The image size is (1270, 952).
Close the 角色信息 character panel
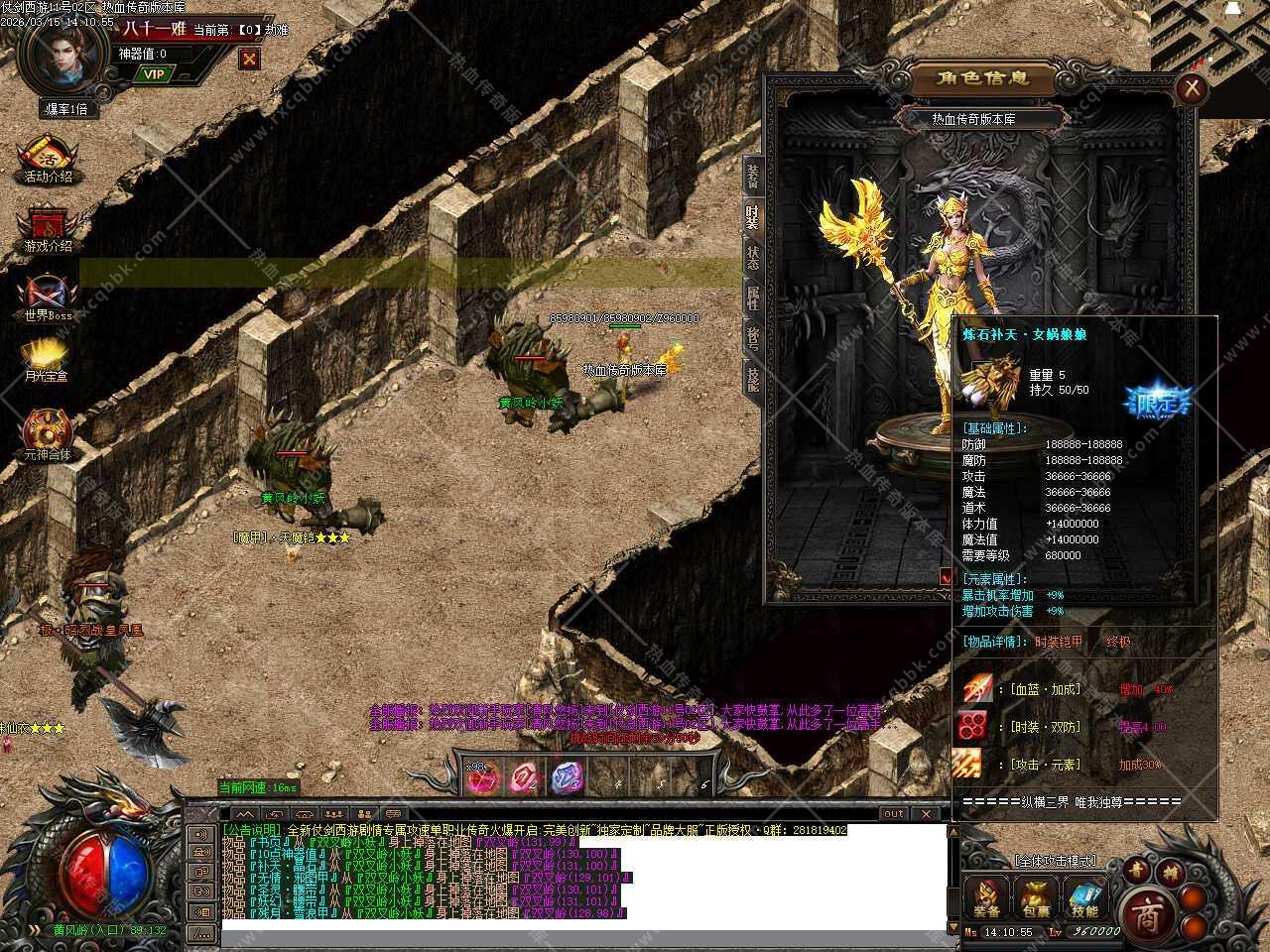pos(1191,89)
